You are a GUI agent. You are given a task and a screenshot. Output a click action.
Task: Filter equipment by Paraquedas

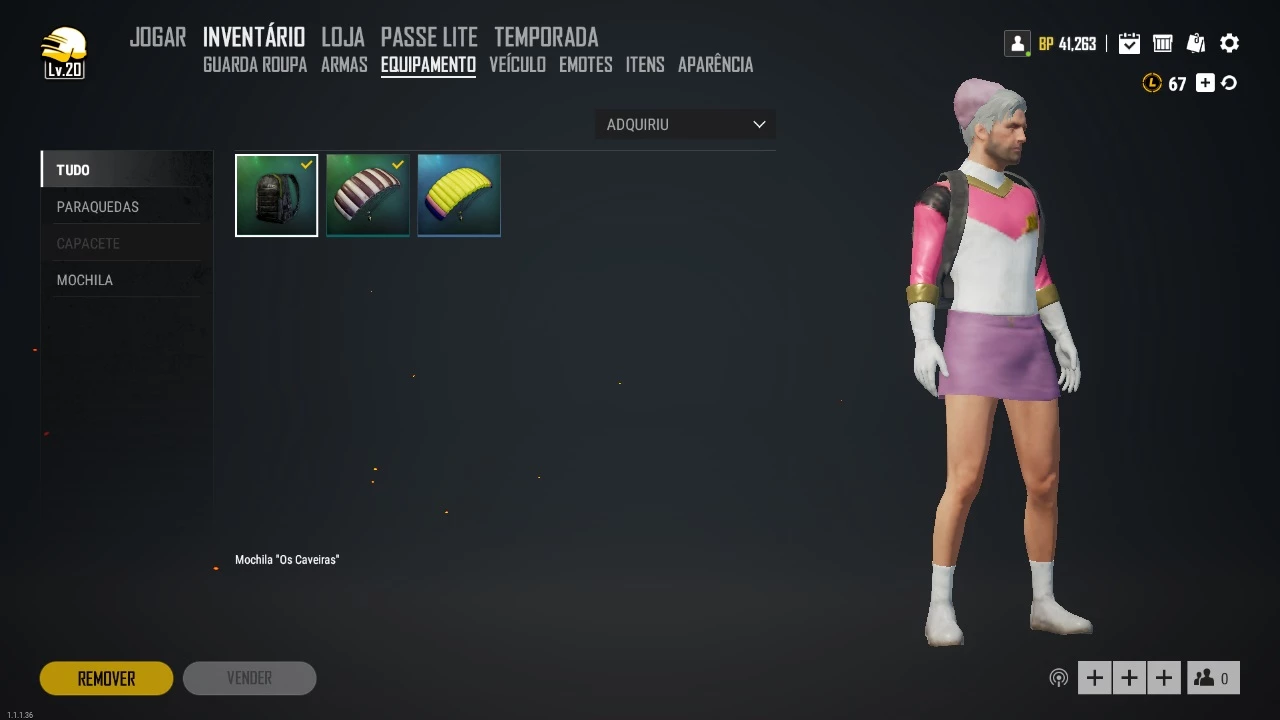[98, 207]
